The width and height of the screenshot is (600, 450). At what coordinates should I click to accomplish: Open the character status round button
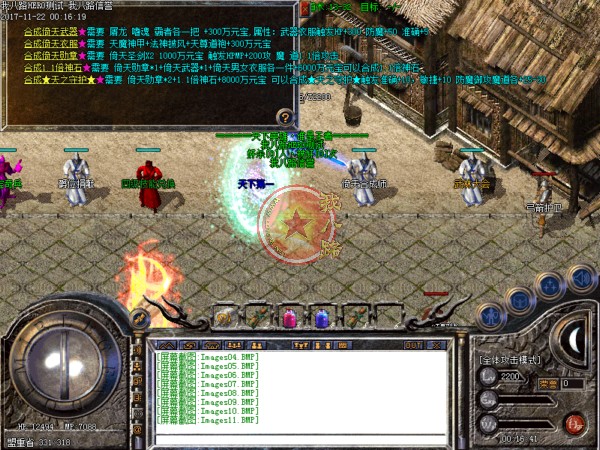[x=489, y=314]
